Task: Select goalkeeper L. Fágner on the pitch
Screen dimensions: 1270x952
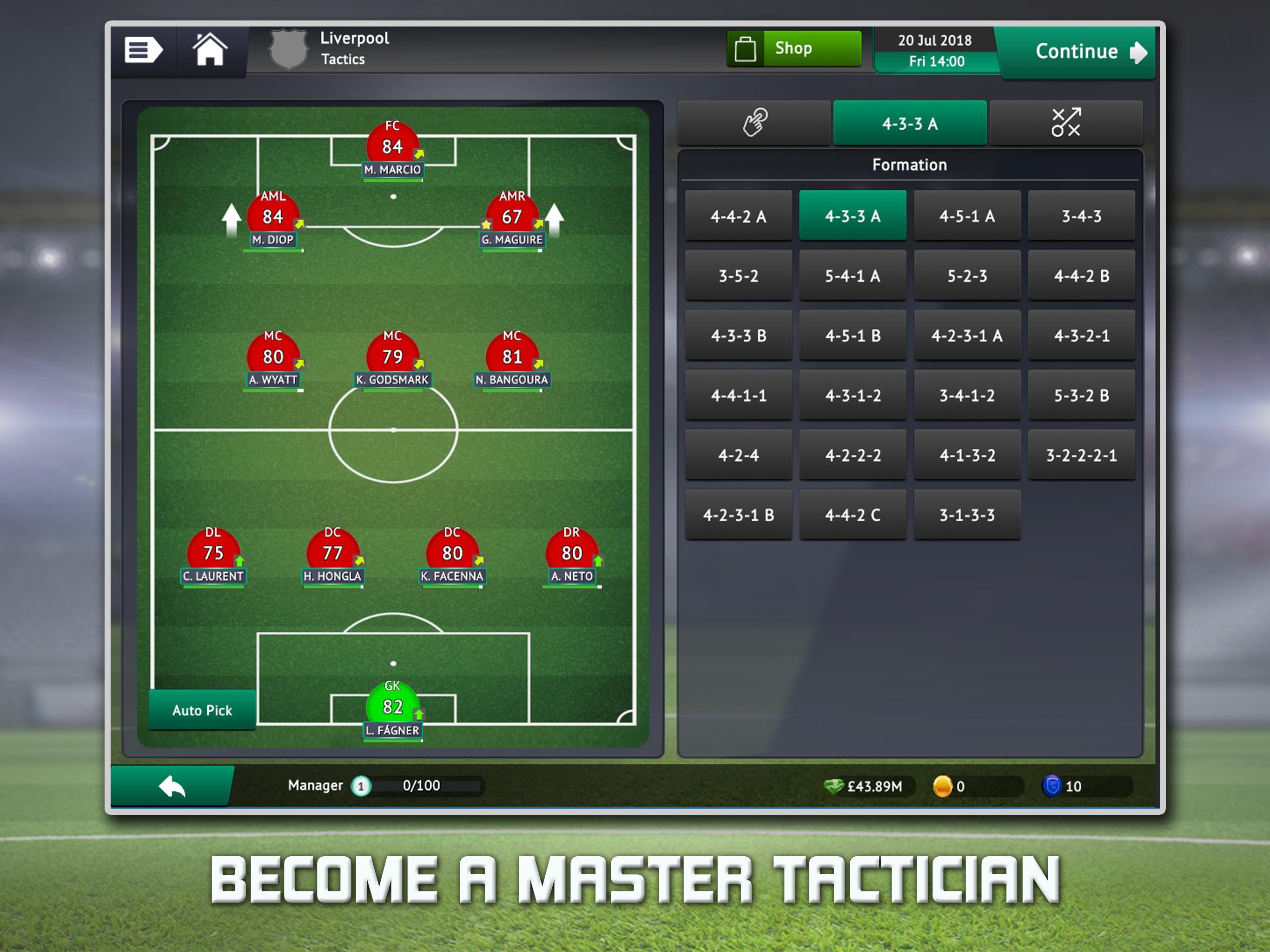Action: pos(393,701)
